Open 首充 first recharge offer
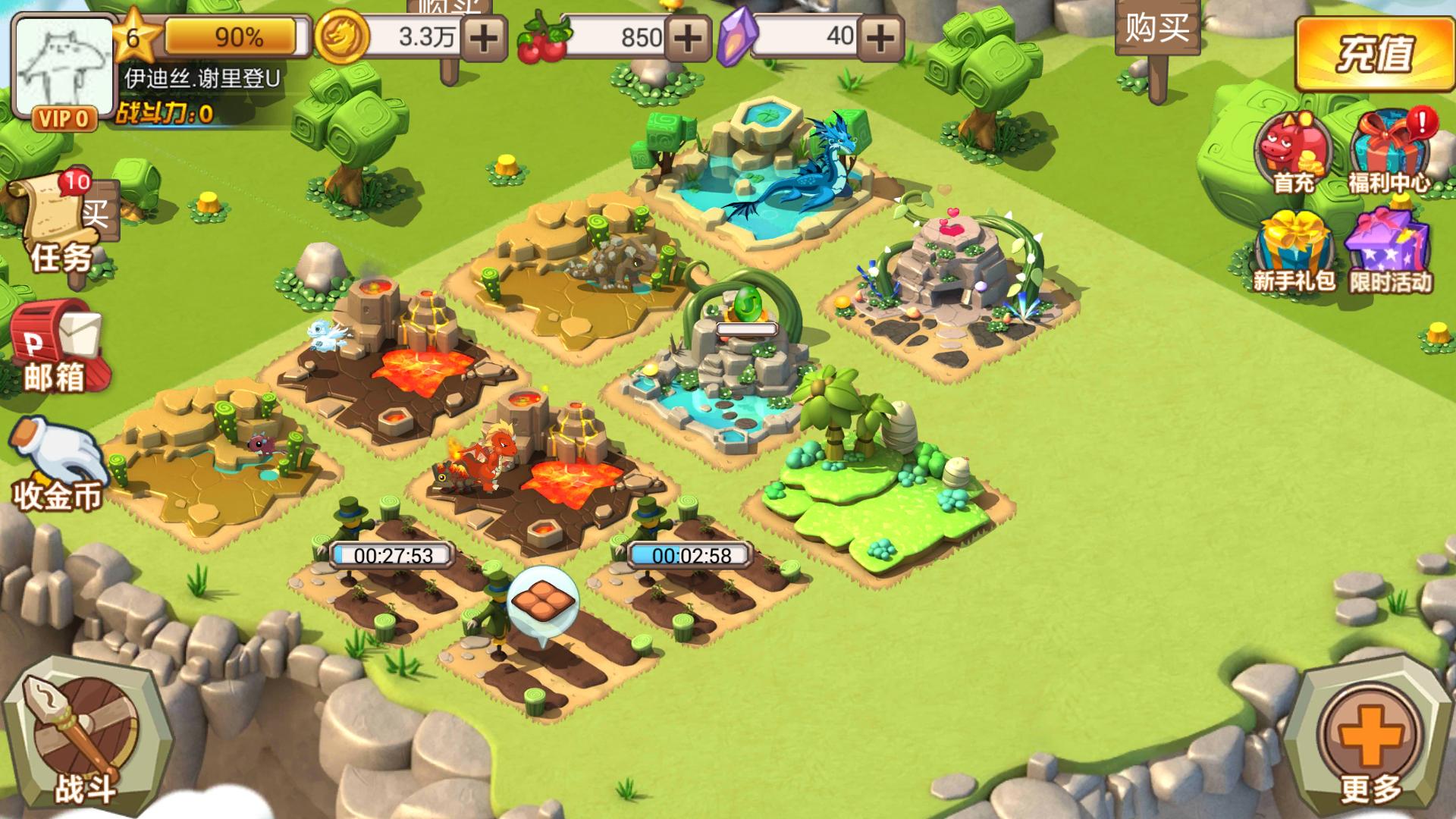The image size is (1456, 819). [x=1294, y=152]
